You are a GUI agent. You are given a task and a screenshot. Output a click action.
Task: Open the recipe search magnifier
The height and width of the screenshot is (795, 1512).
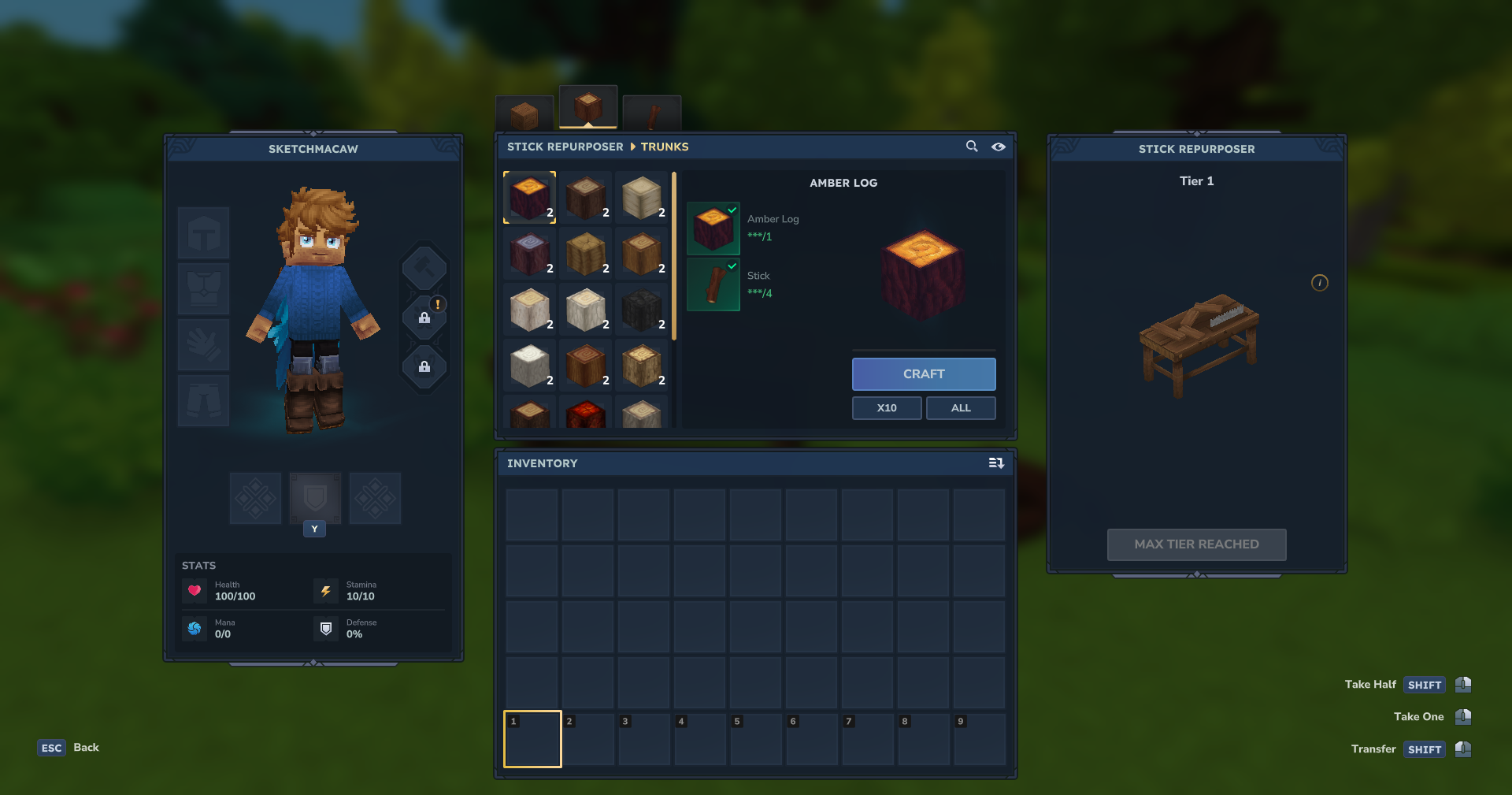coord(972,147)
